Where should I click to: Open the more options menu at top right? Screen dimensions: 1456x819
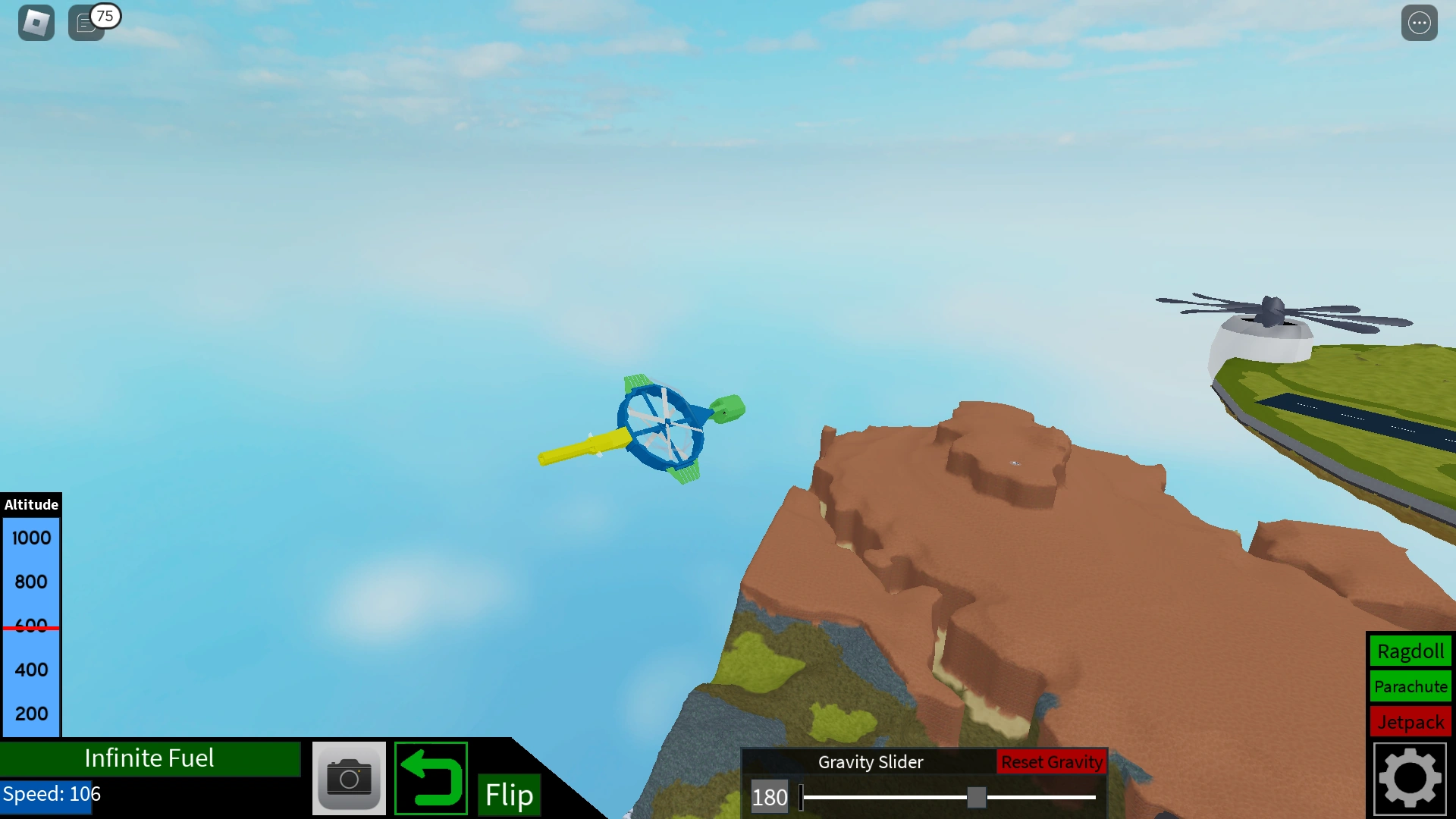coord(1420,22)
